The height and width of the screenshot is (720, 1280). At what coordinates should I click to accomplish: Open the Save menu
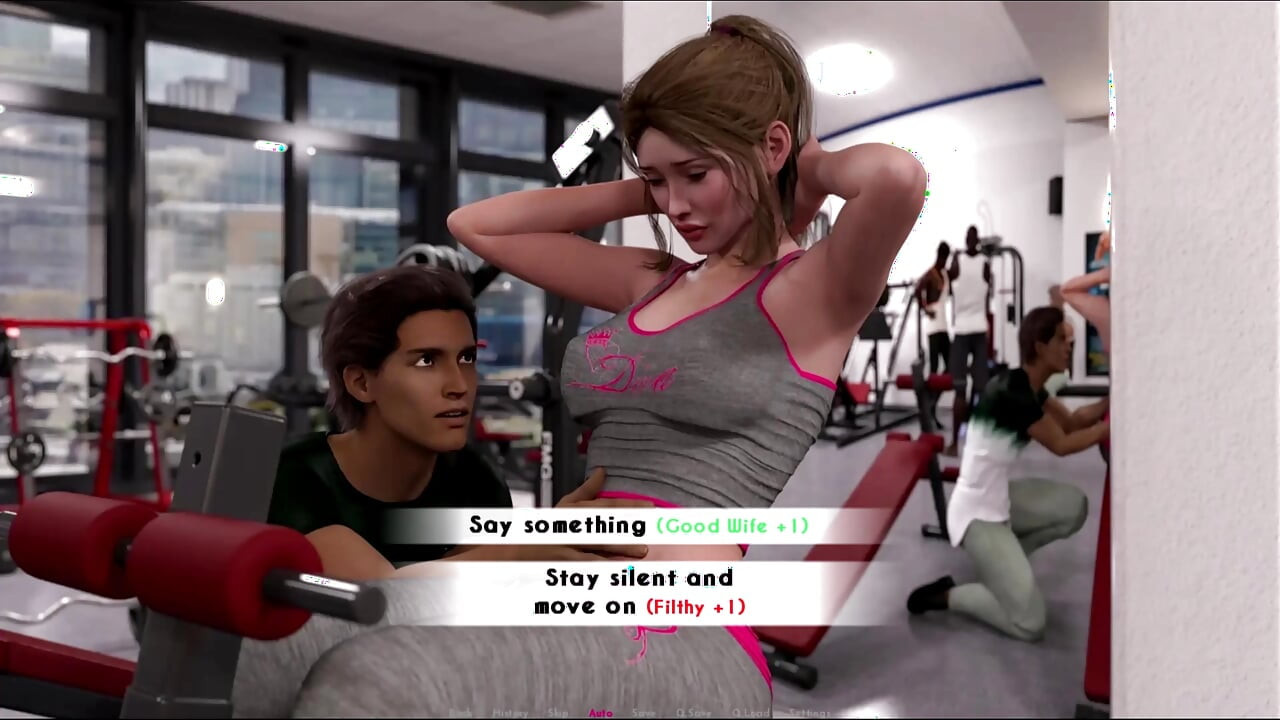[x=644, y=713]
